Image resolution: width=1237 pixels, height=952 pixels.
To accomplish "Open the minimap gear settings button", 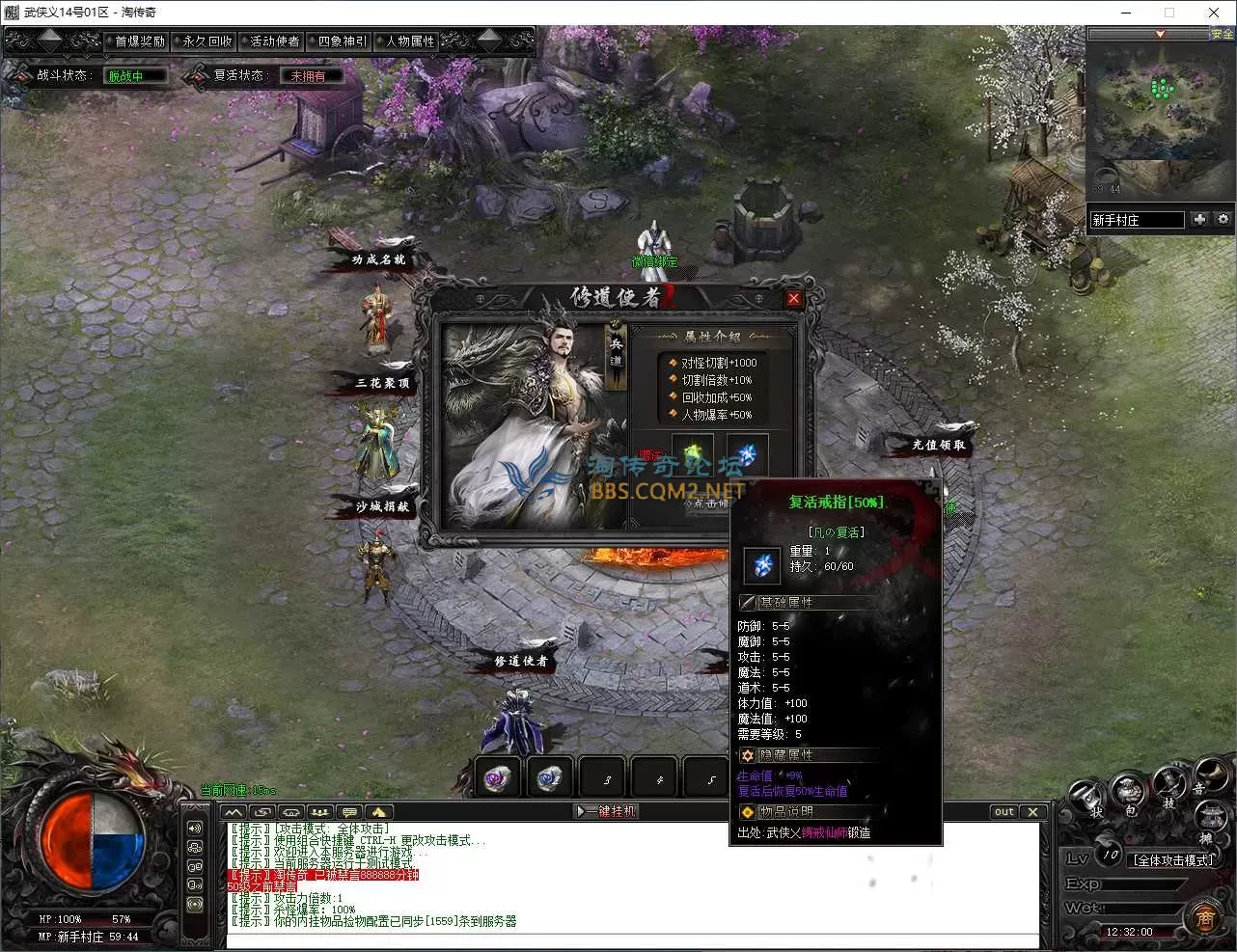I will [x=1223, y=219].
